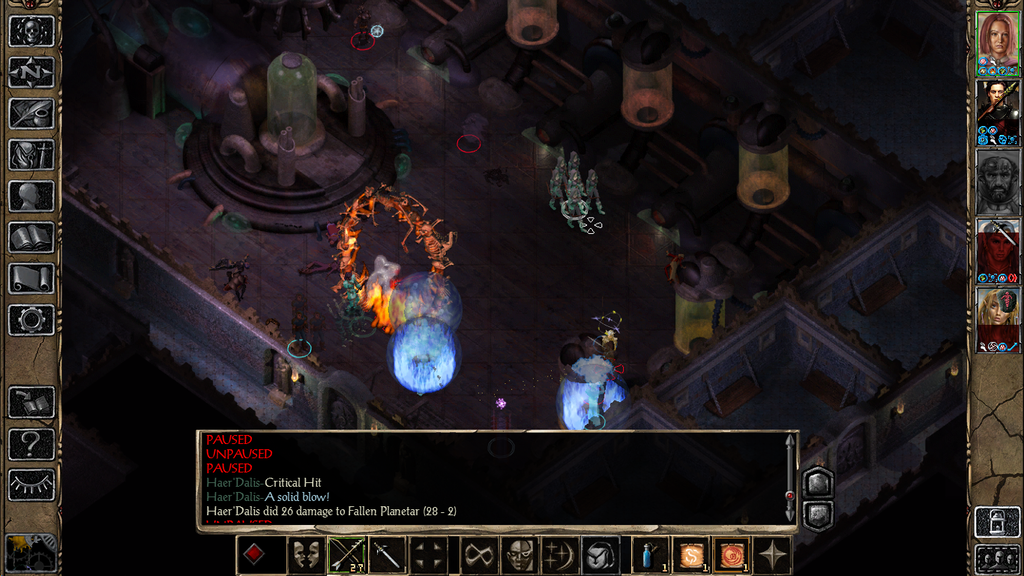1024x576 pixels.
Task: Open the character record head icon
Action: [31, 196]
